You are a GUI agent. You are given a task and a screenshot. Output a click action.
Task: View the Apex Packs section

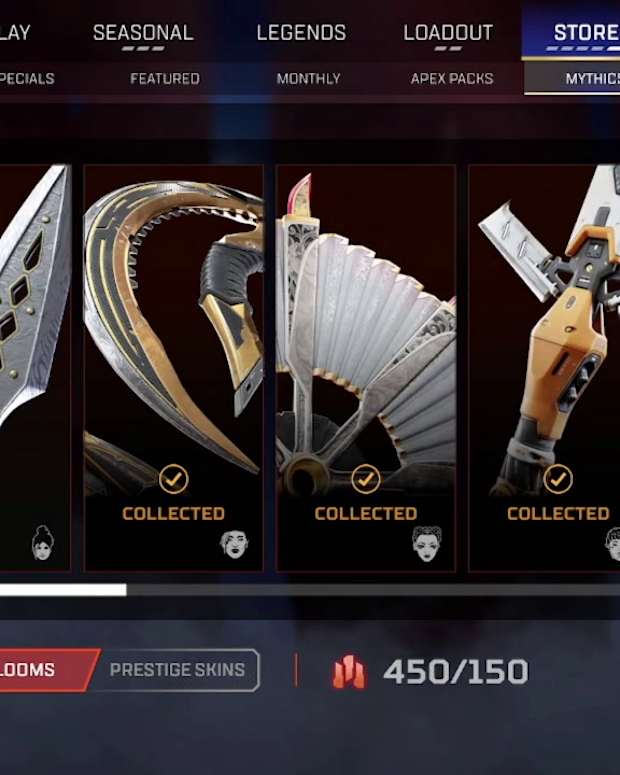point(452,78)
